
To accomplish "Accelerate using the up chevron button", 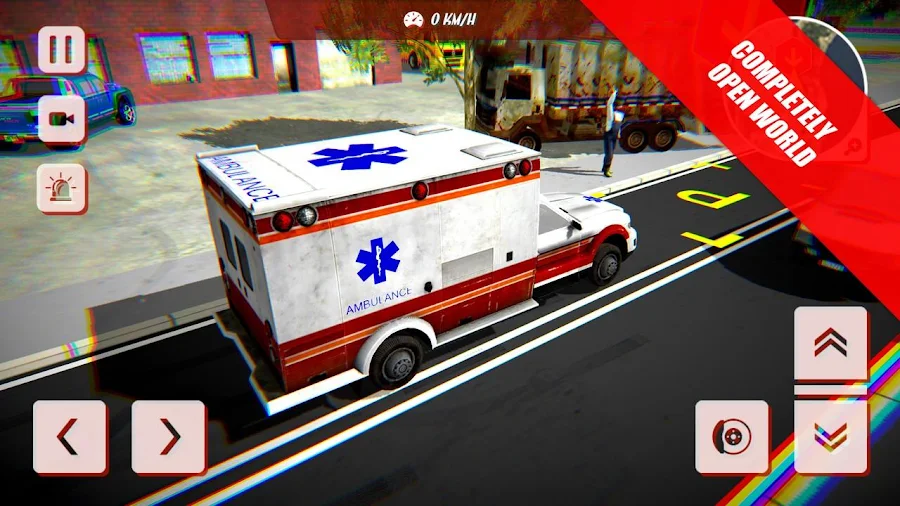I will coord(831,343).
